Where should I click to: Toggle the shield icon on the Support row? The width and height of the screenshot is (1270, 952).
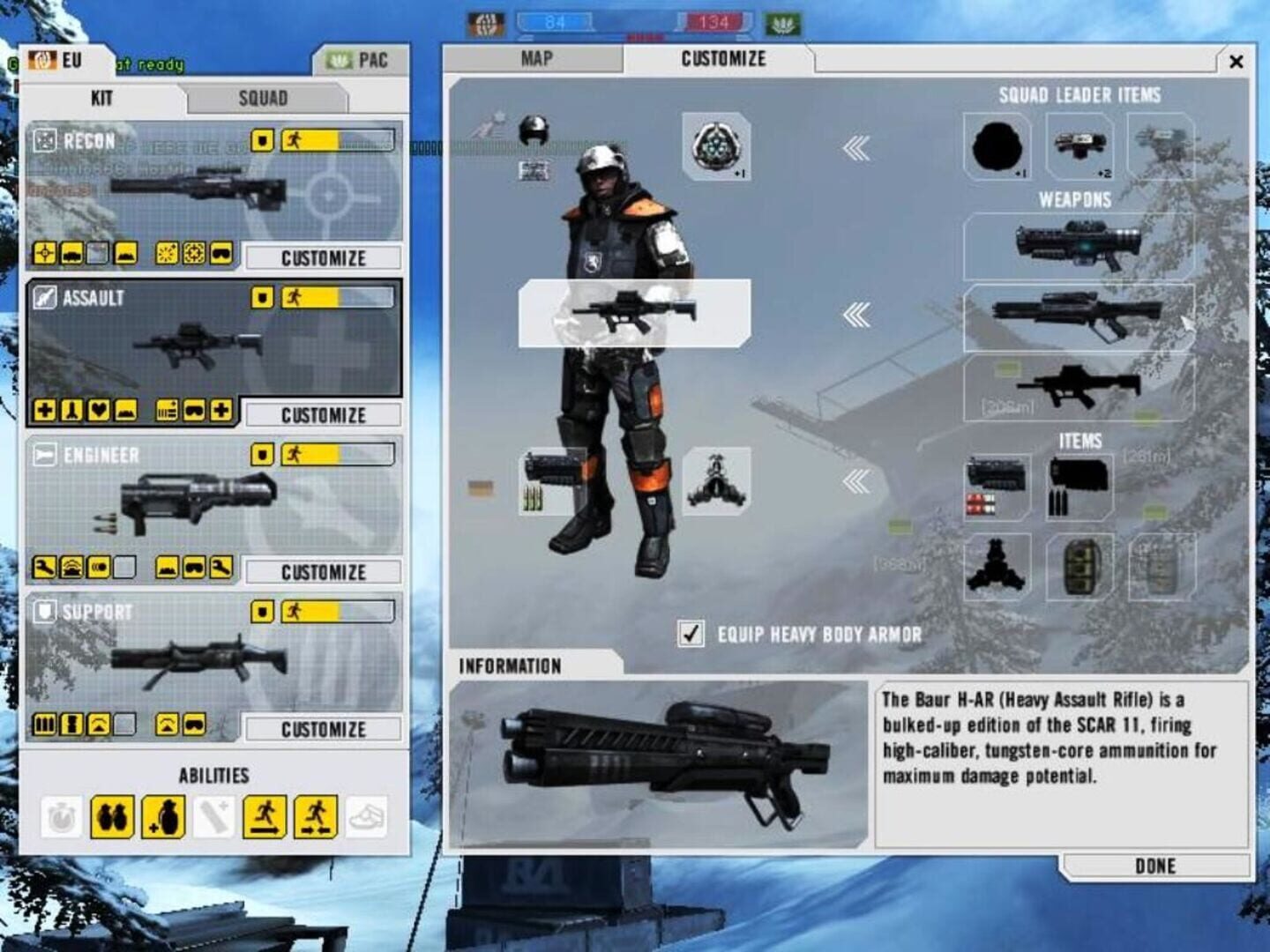tap(260, 613)
